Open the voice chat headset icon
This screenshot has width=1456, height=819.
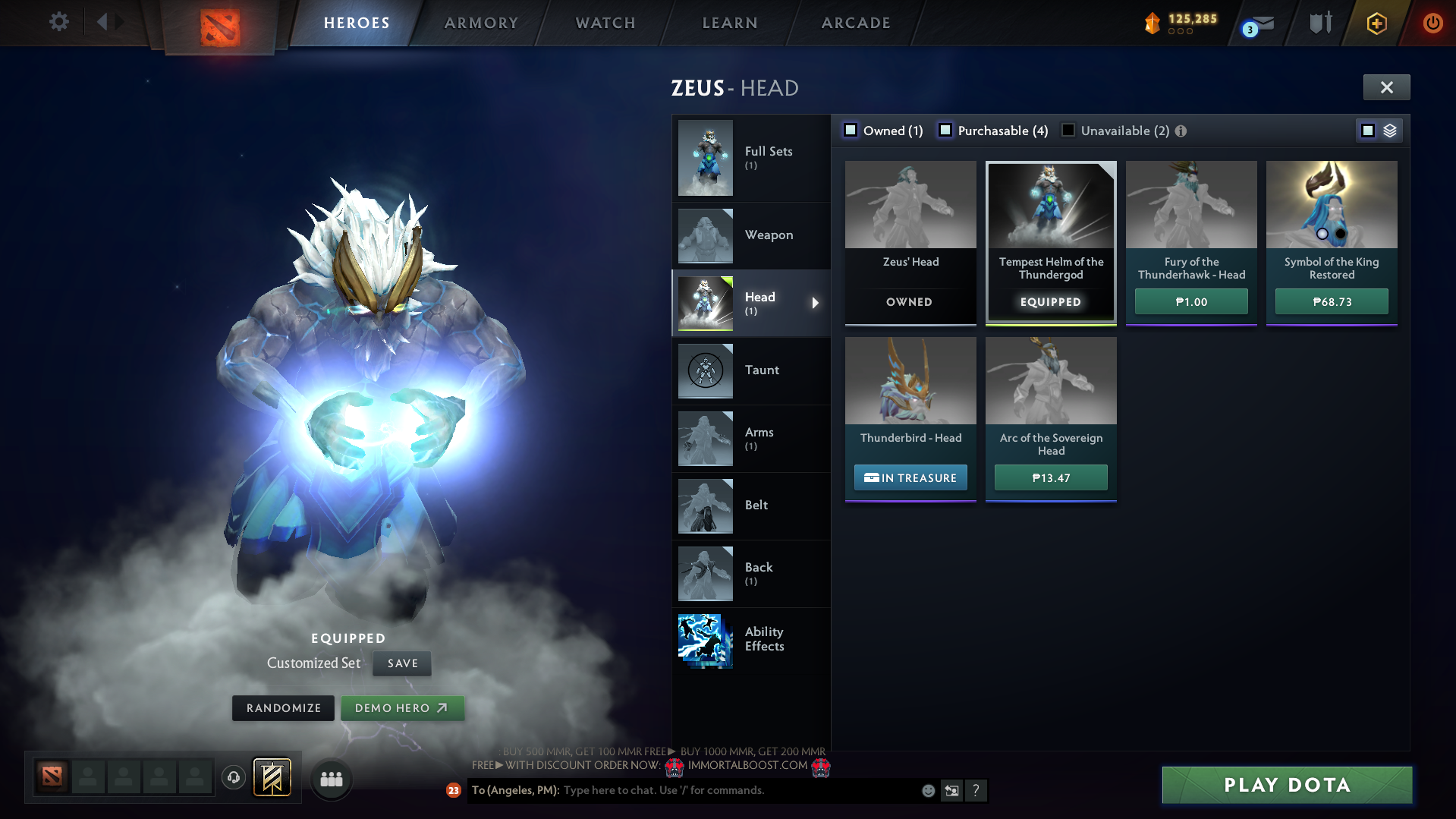click(x=234, y=777)
